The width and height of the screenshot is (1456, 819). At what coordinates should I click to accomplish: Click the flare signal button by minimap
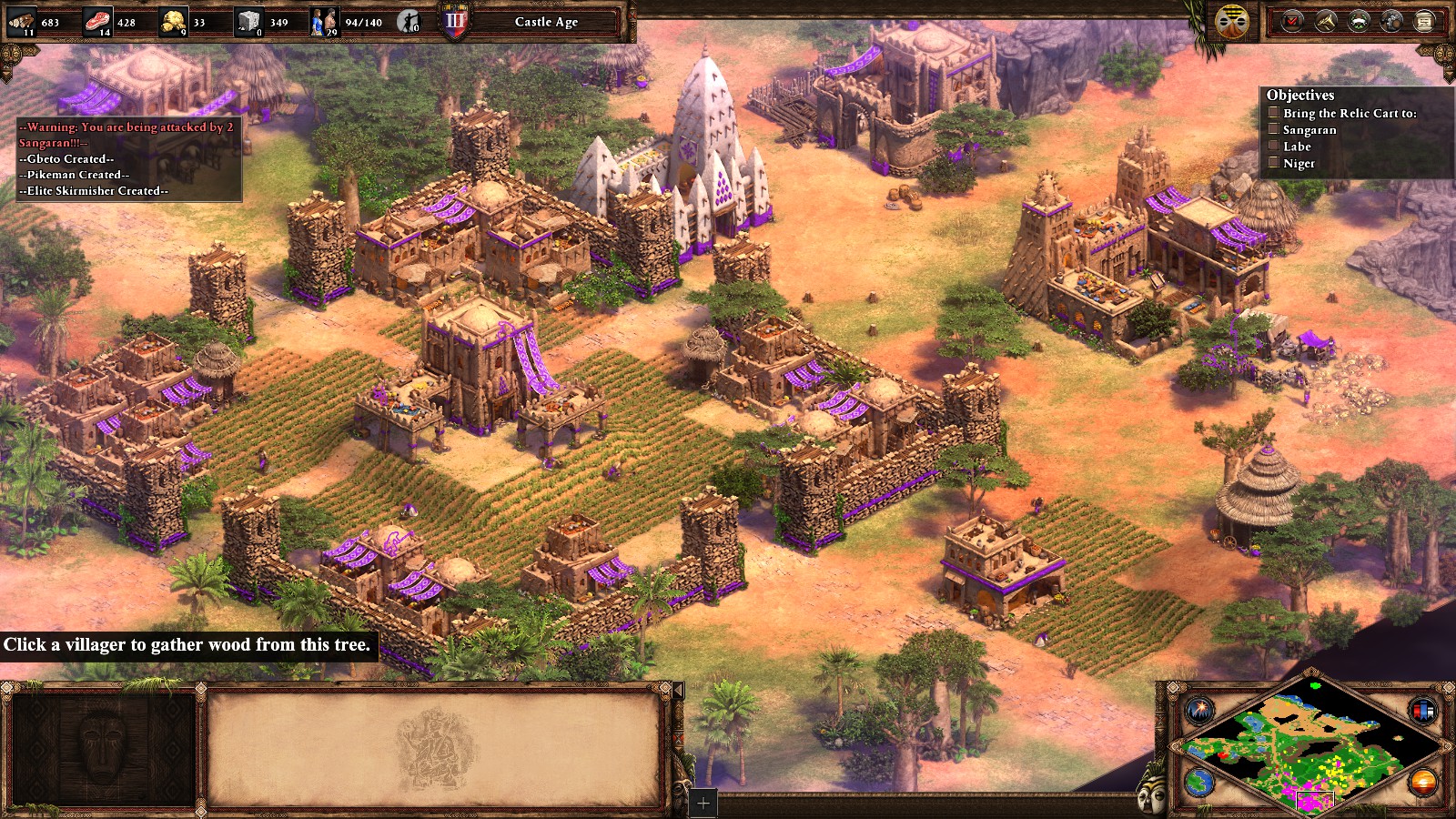tap(1199, 709)
